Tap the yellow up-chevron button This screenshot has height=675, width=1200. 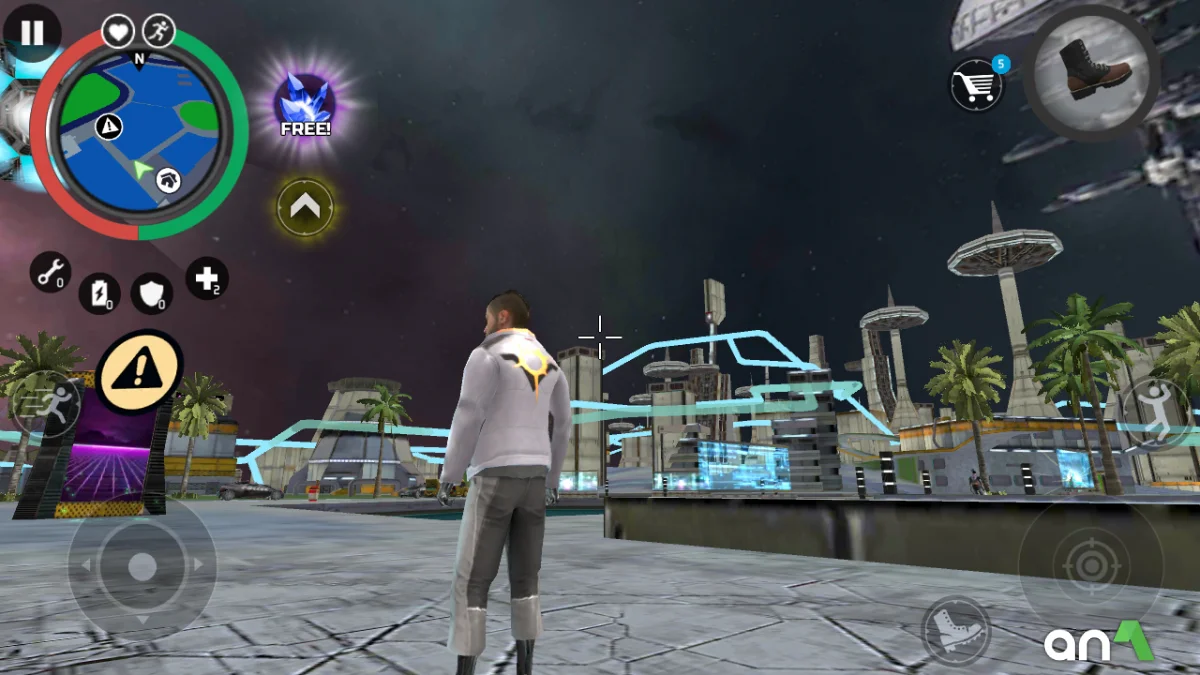pos(305,207)
